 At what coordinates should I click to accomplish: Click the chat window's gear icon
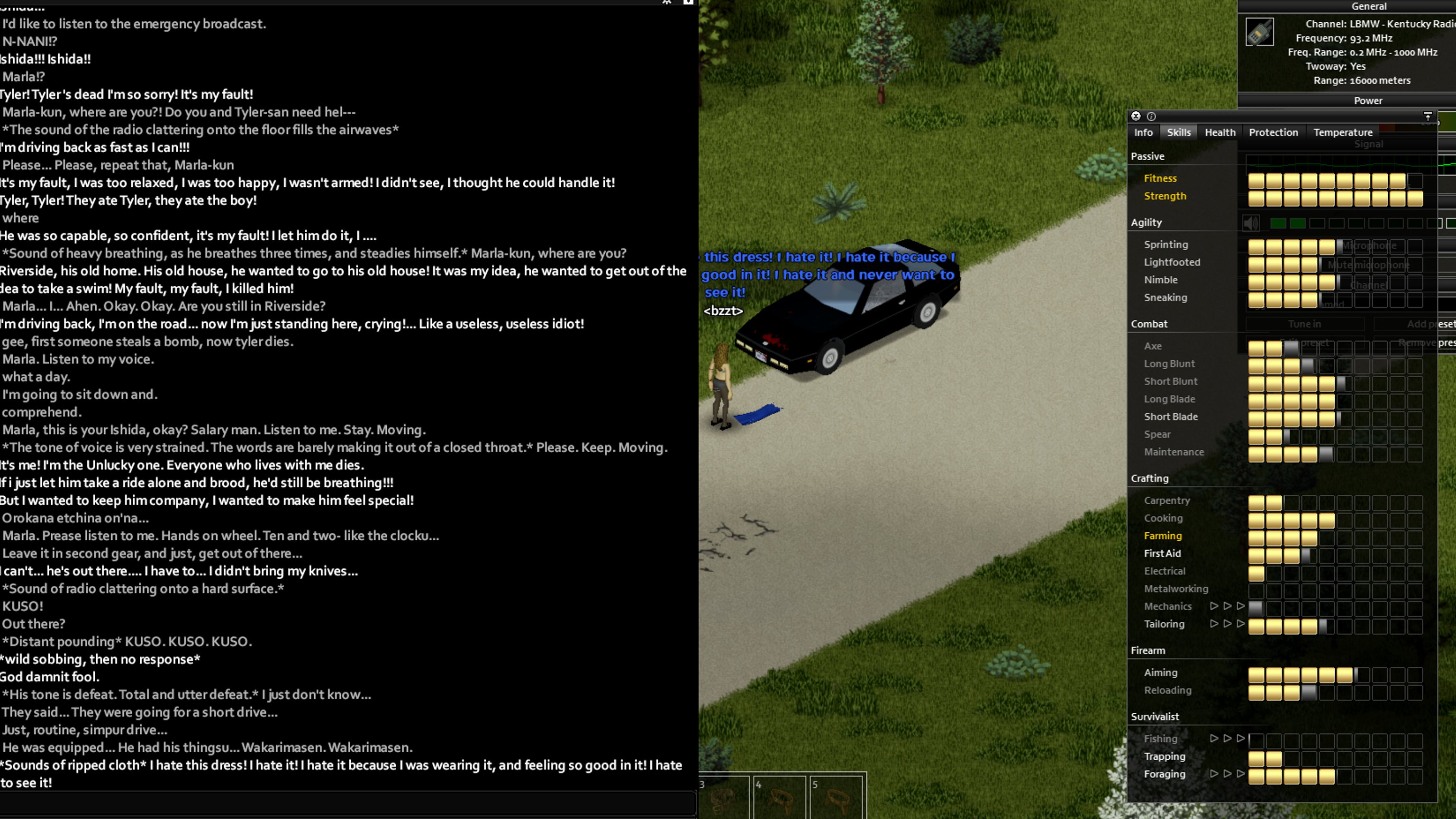tap(667, 2)
